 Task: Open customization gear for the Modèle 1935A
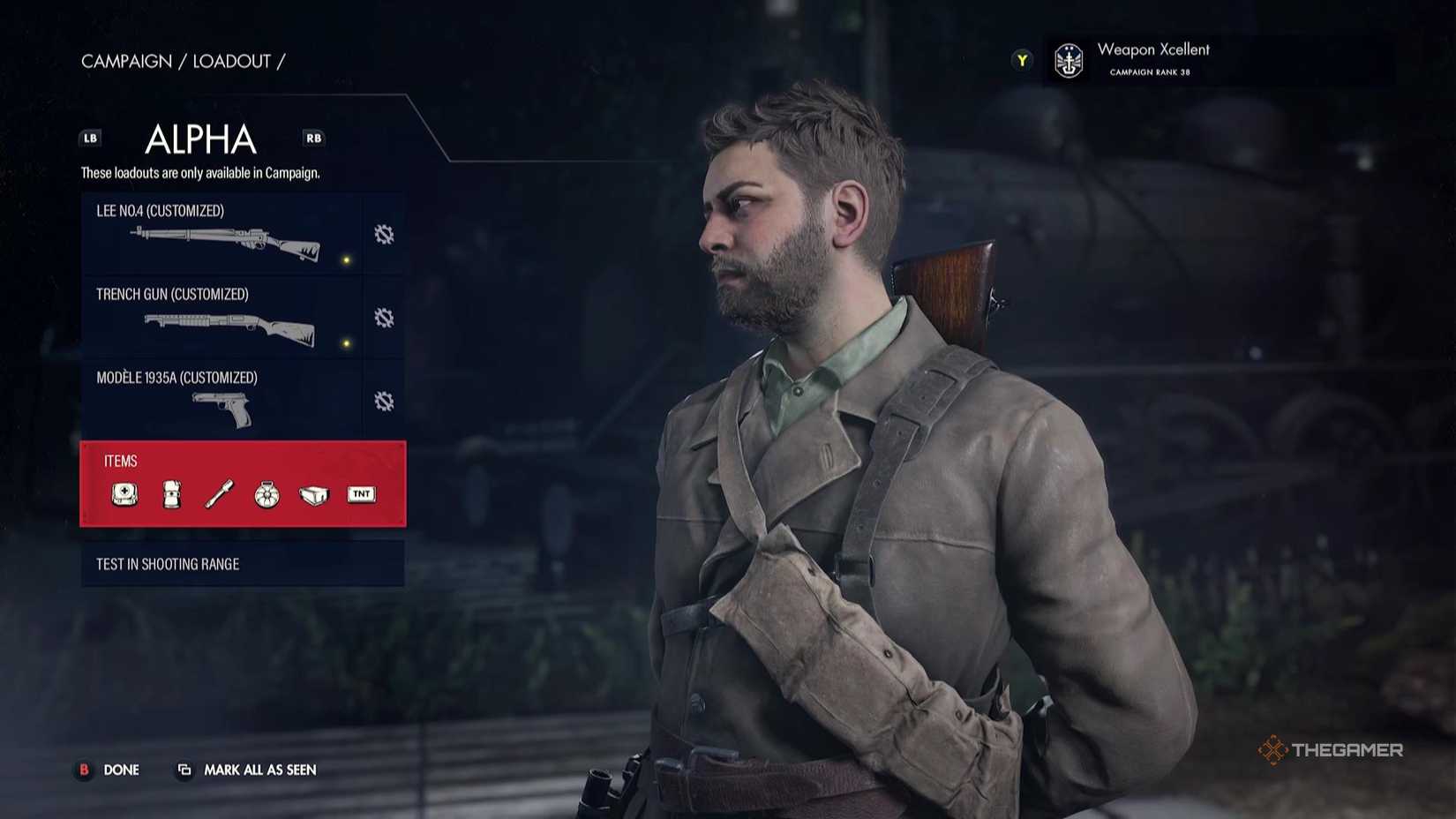[x=383, y=401]
